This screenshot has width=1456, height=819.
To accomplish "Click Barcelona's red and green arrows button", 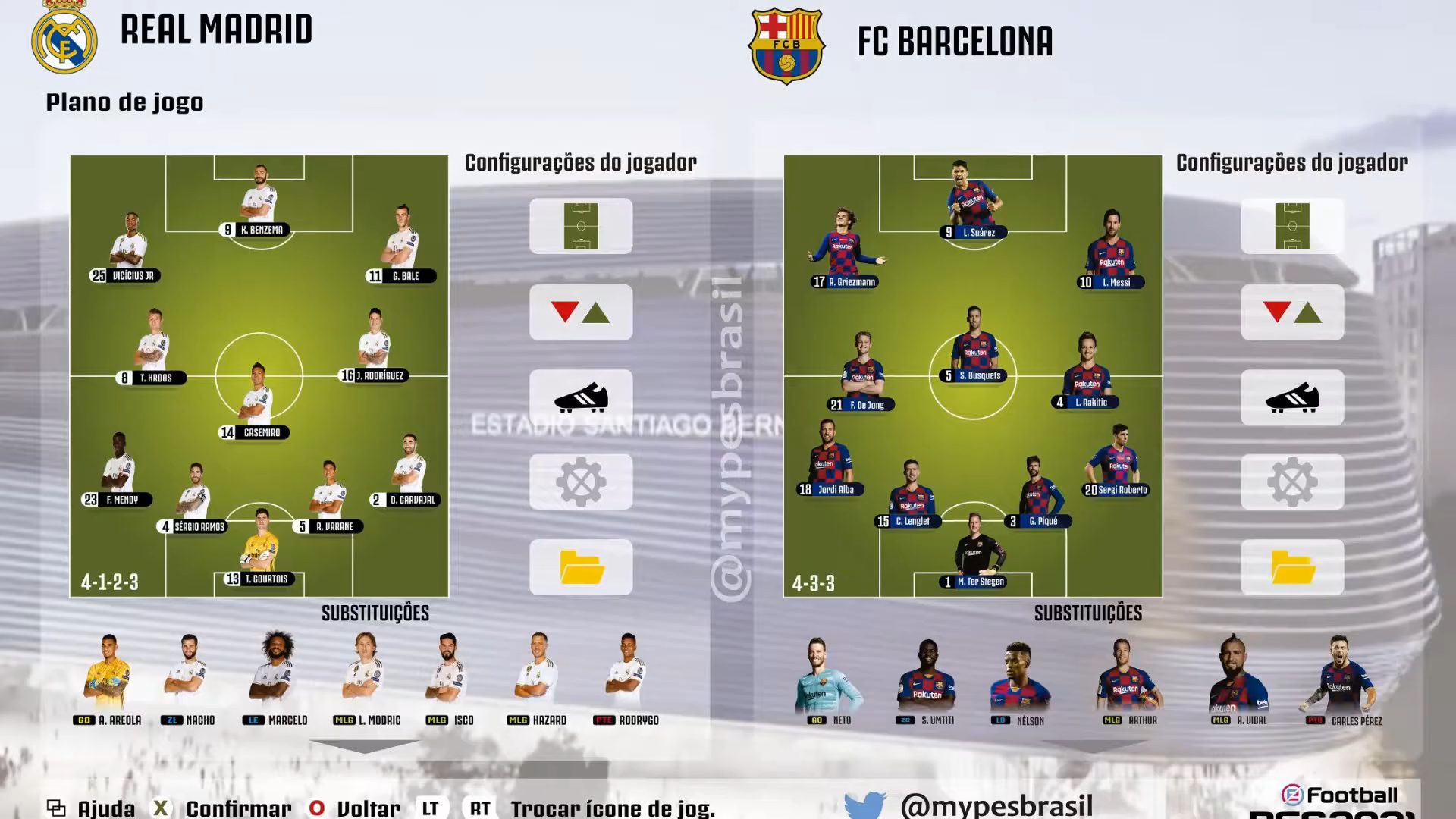I will click(1292, 312).
